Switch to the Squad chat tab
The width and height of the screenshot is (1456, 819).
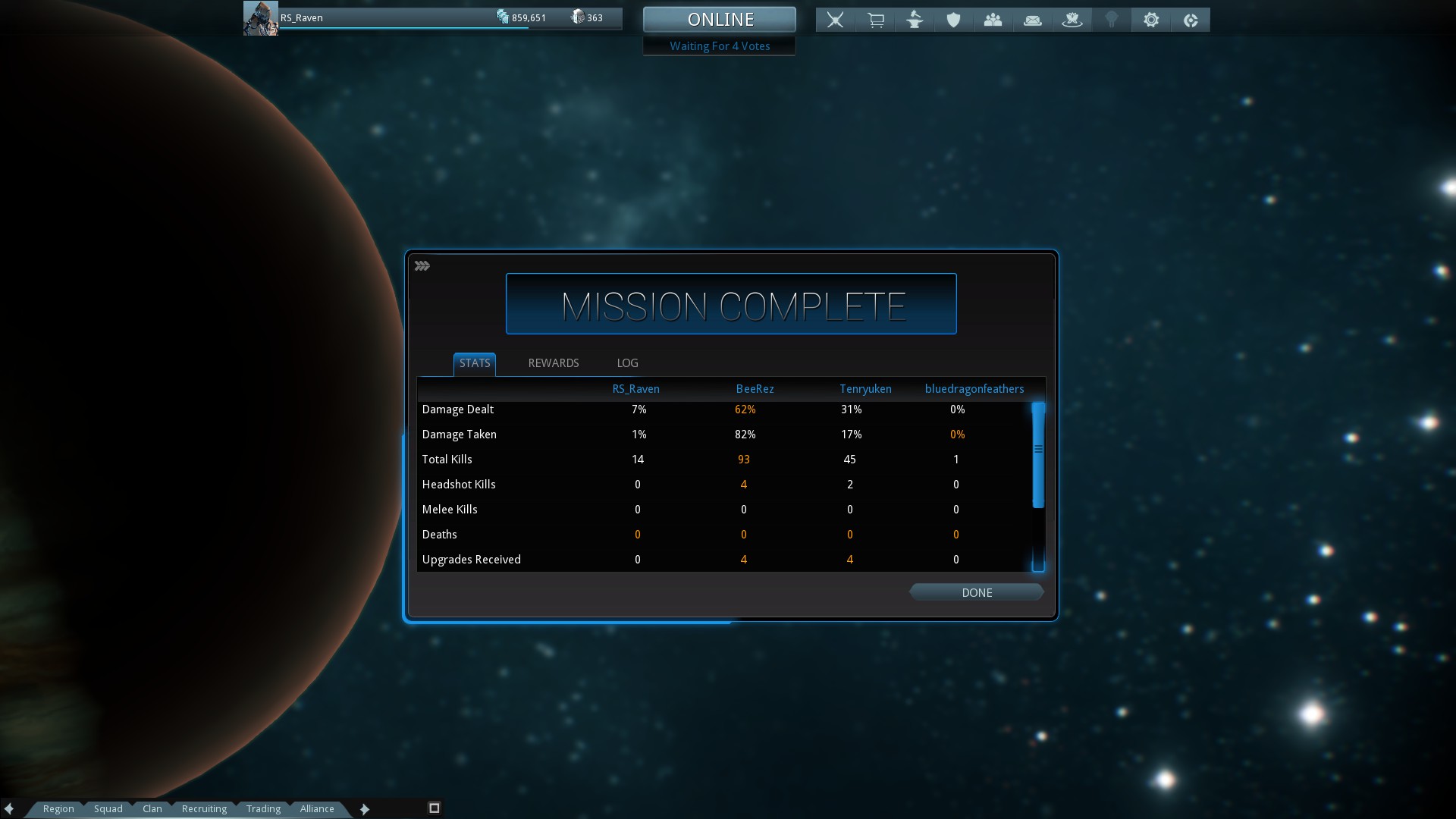108,808
